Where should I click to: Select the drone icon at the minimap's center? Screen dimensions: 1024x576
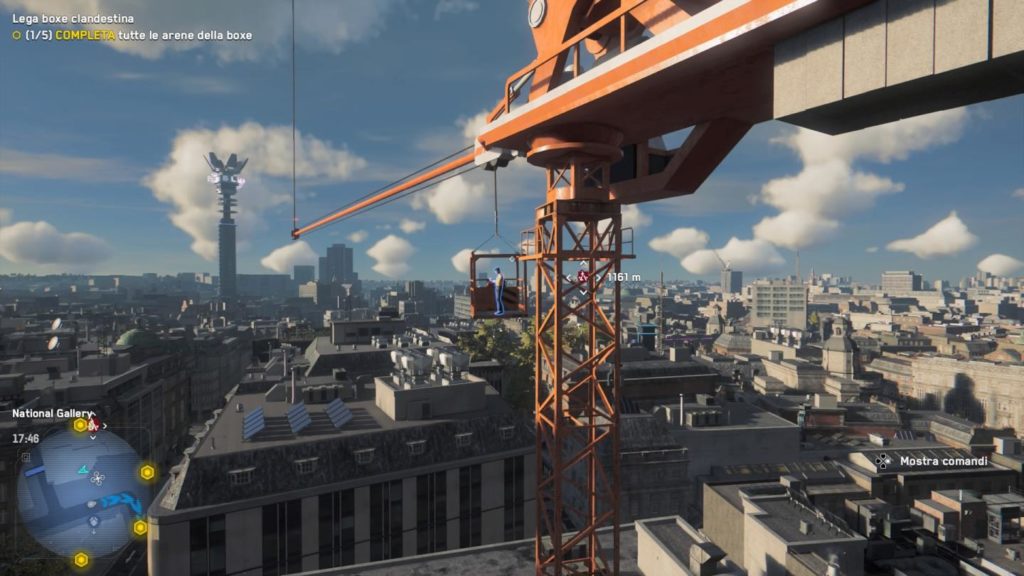click(x=96, y=478)
